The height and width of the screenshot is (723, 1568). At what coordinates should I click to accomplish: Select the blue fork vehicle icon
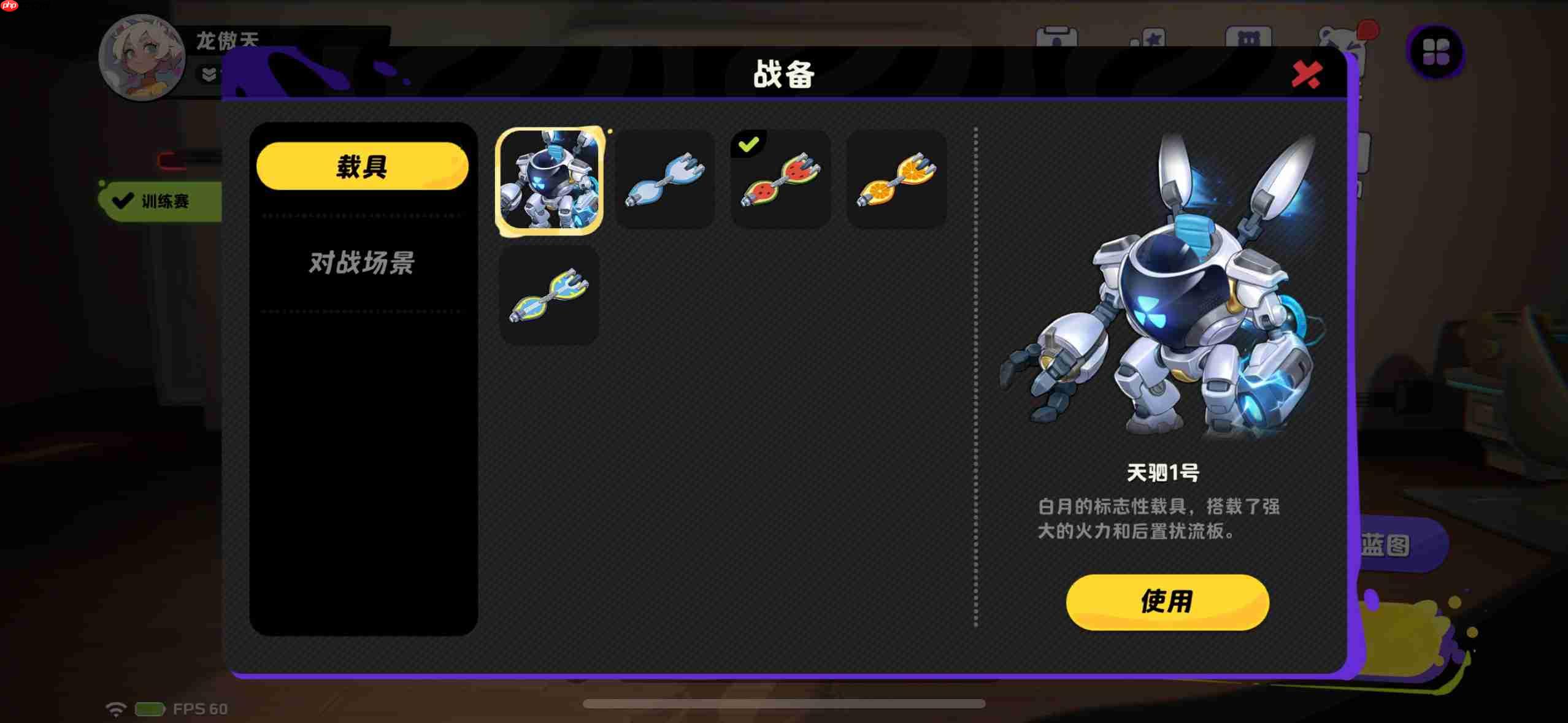tap(665, 180)
